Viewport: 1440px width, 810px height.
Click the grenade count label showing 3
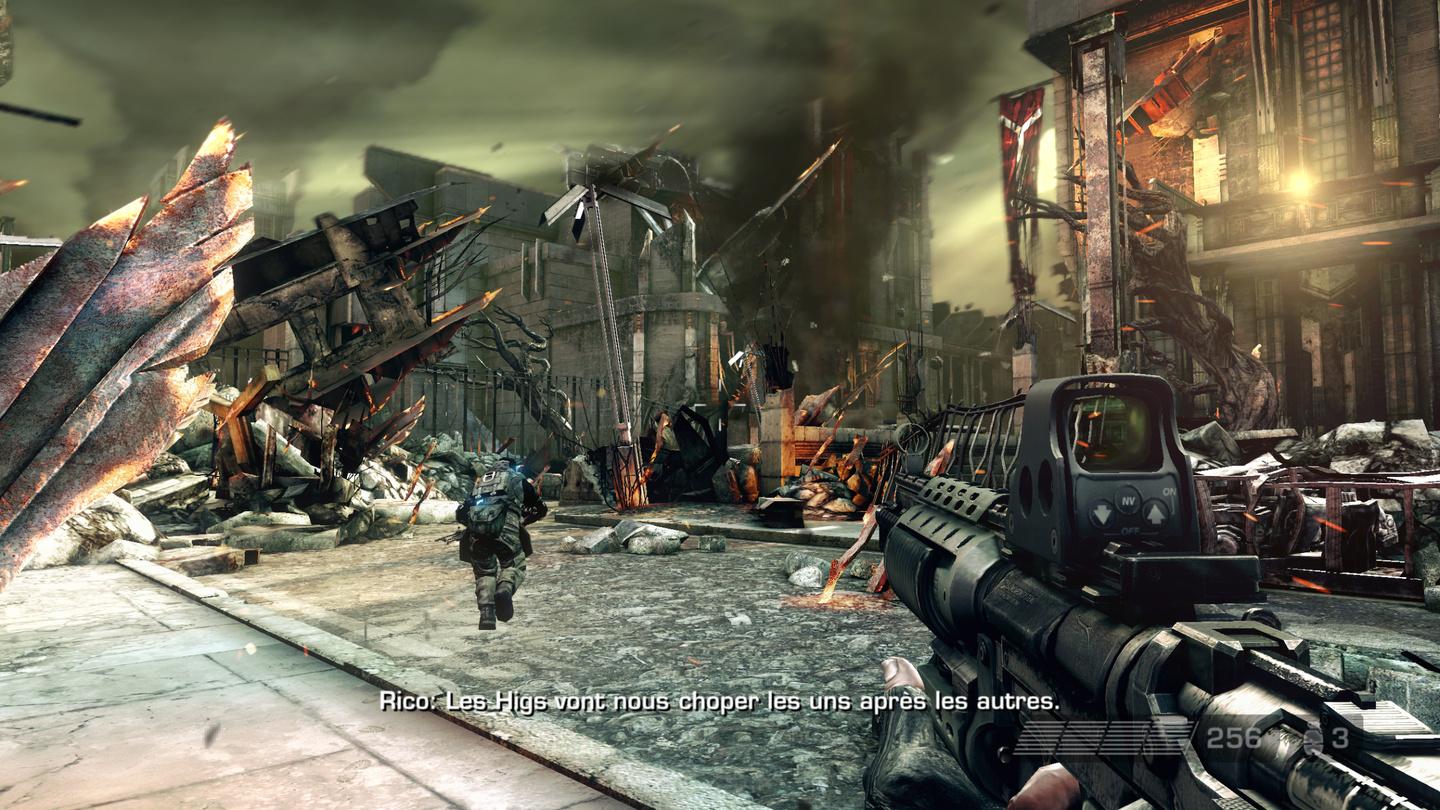1340,738
